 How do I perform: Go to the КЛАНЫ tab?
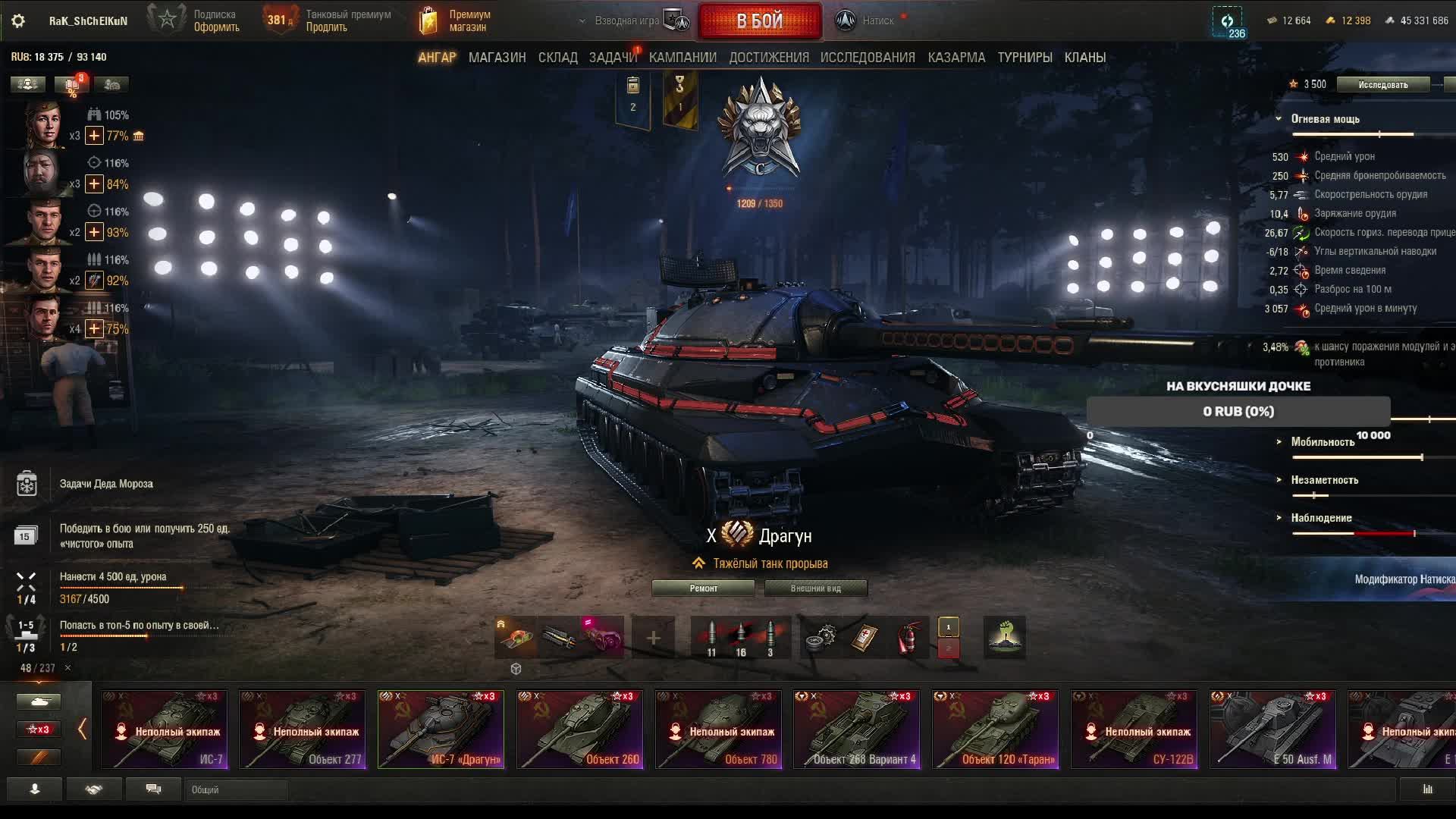coord(1084,58)
